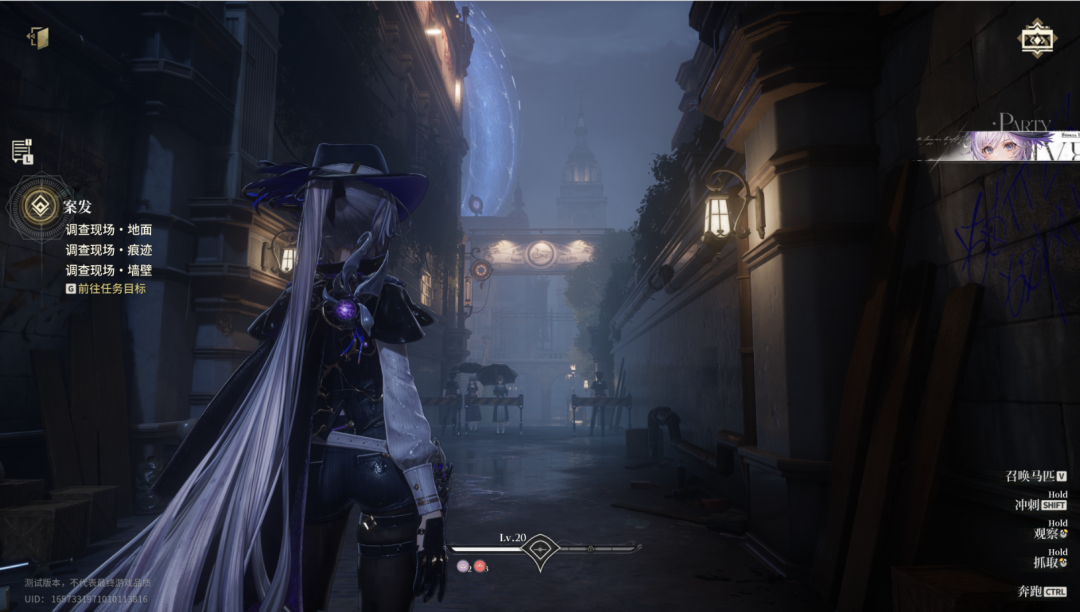Click the 调查现场・地面 objective
This screenshot has height=612, width=1080.
(108, 230)
